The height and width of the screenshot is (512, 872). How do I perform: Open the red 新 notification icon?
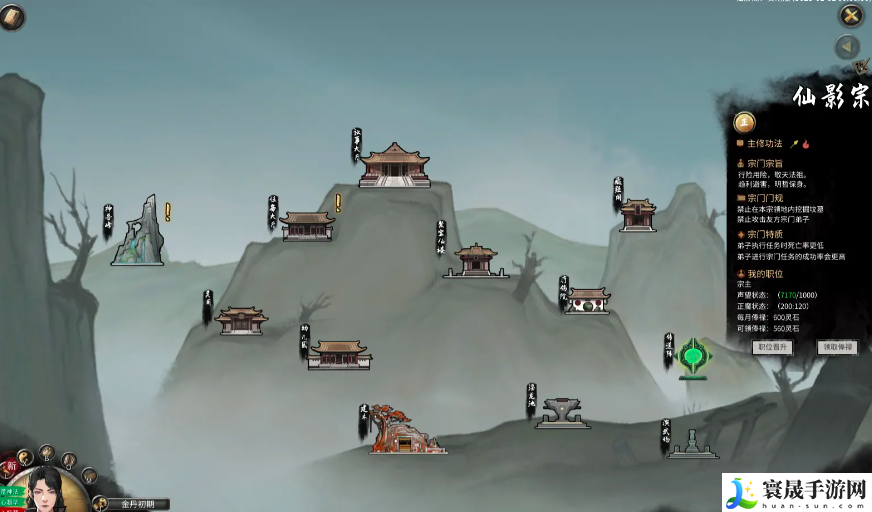coord(11,466)
